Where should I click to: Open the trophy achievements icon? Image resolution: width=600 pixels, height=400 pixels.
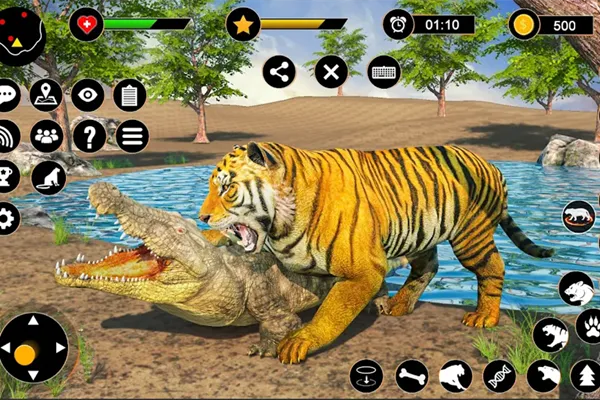coord(8,177)
